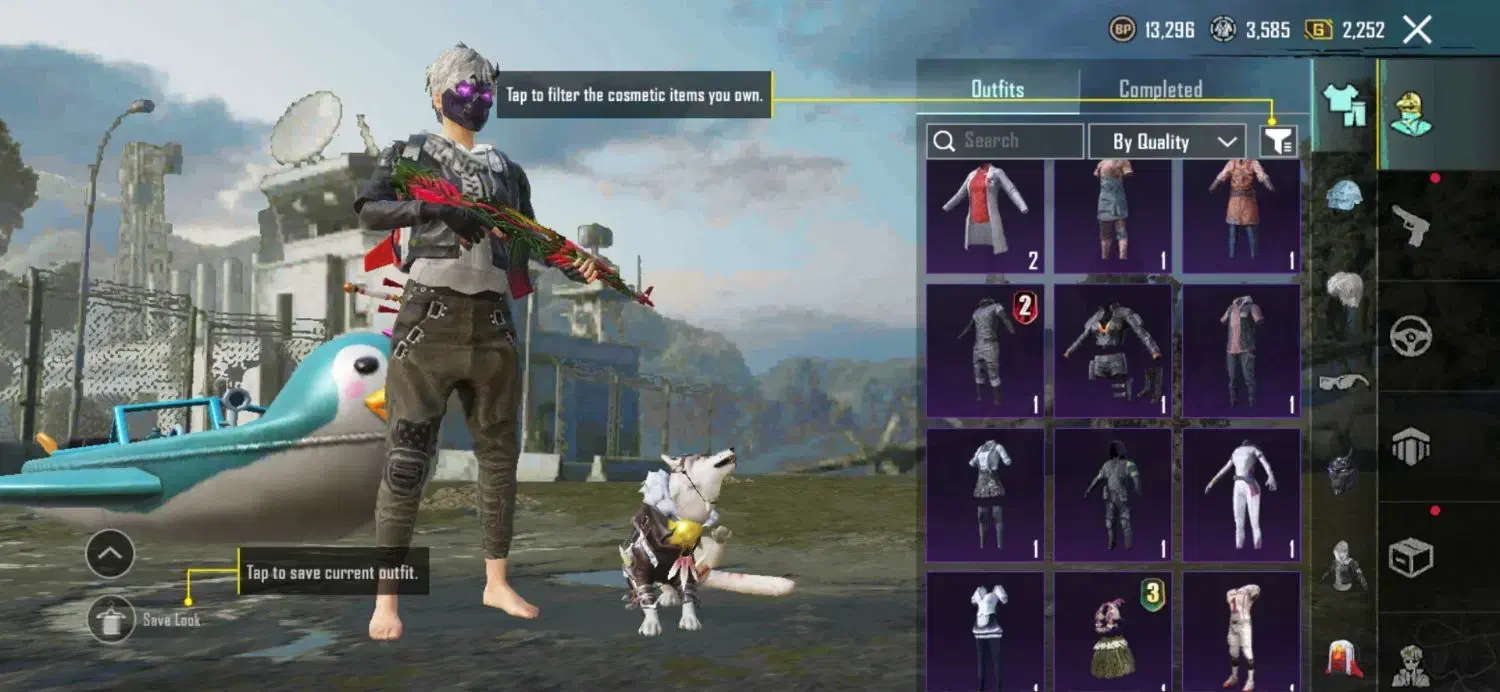
Task: Select the all-white jumpsuit outfit
Action: coord(1241,495)
